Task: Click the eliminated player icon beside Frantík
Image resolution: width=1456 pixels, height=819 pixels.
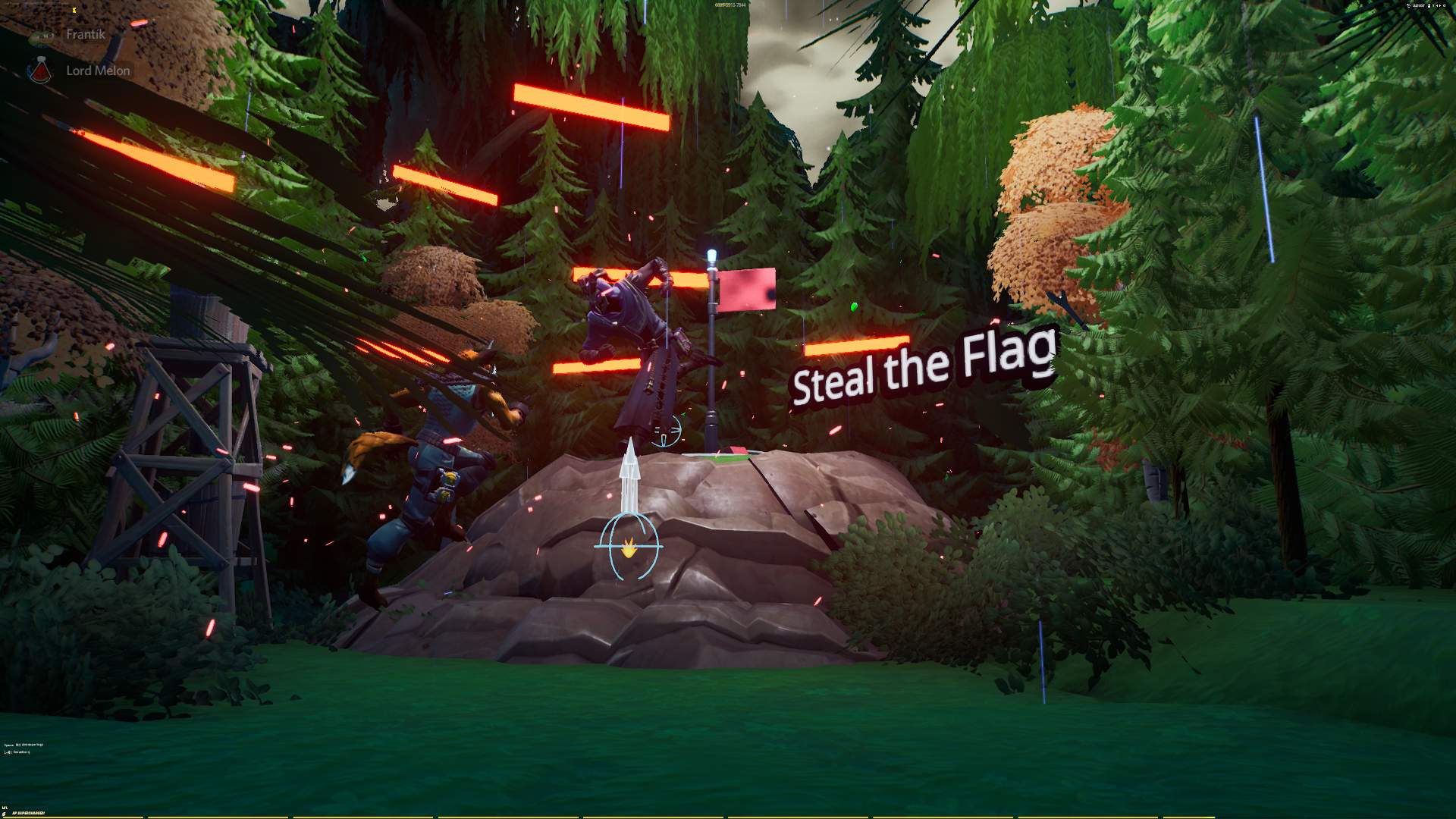Action: click(x=42, y=34)
